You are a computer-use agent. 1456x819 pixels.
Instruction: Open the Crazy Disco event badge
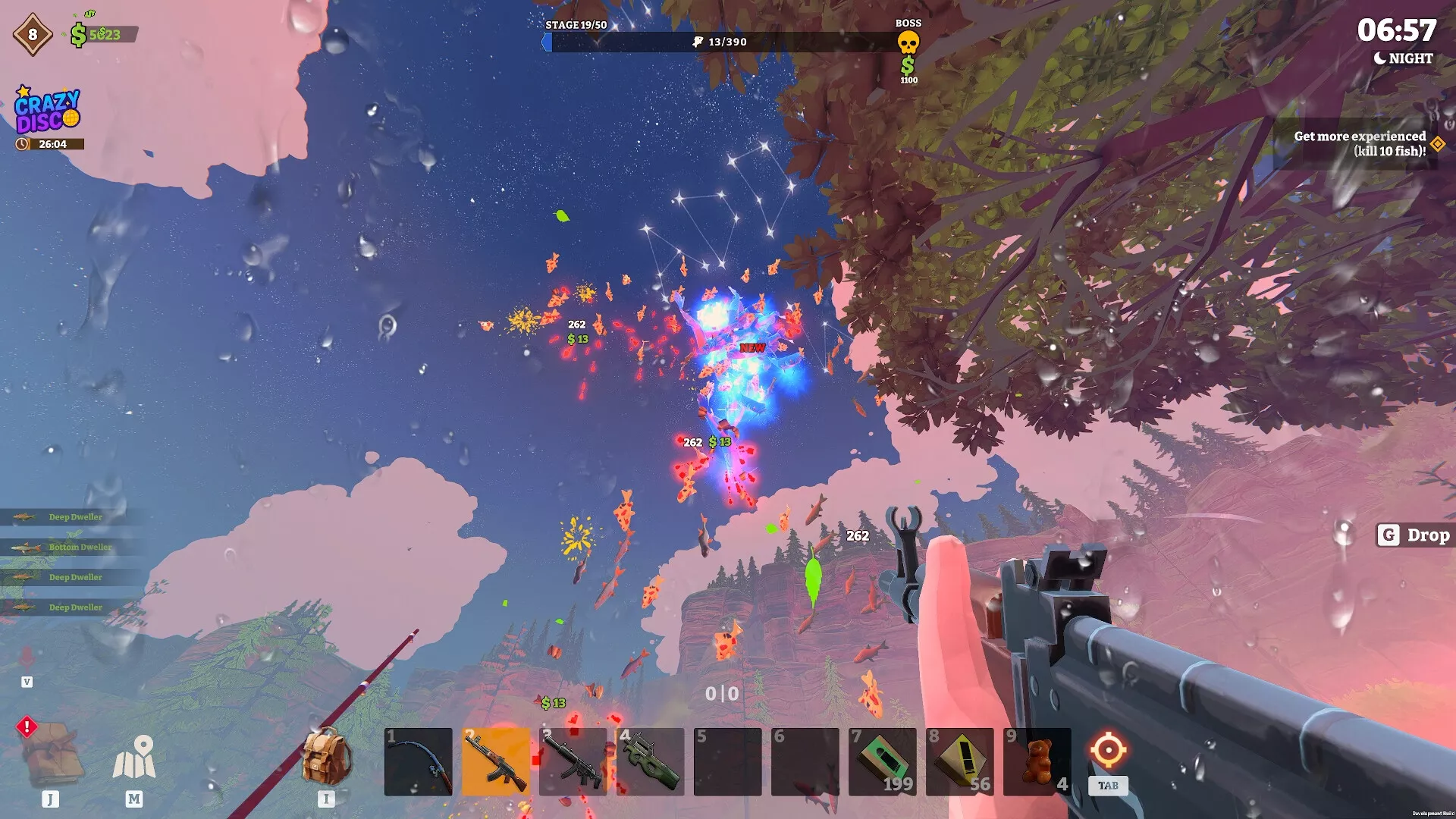(x=47, y=111)
